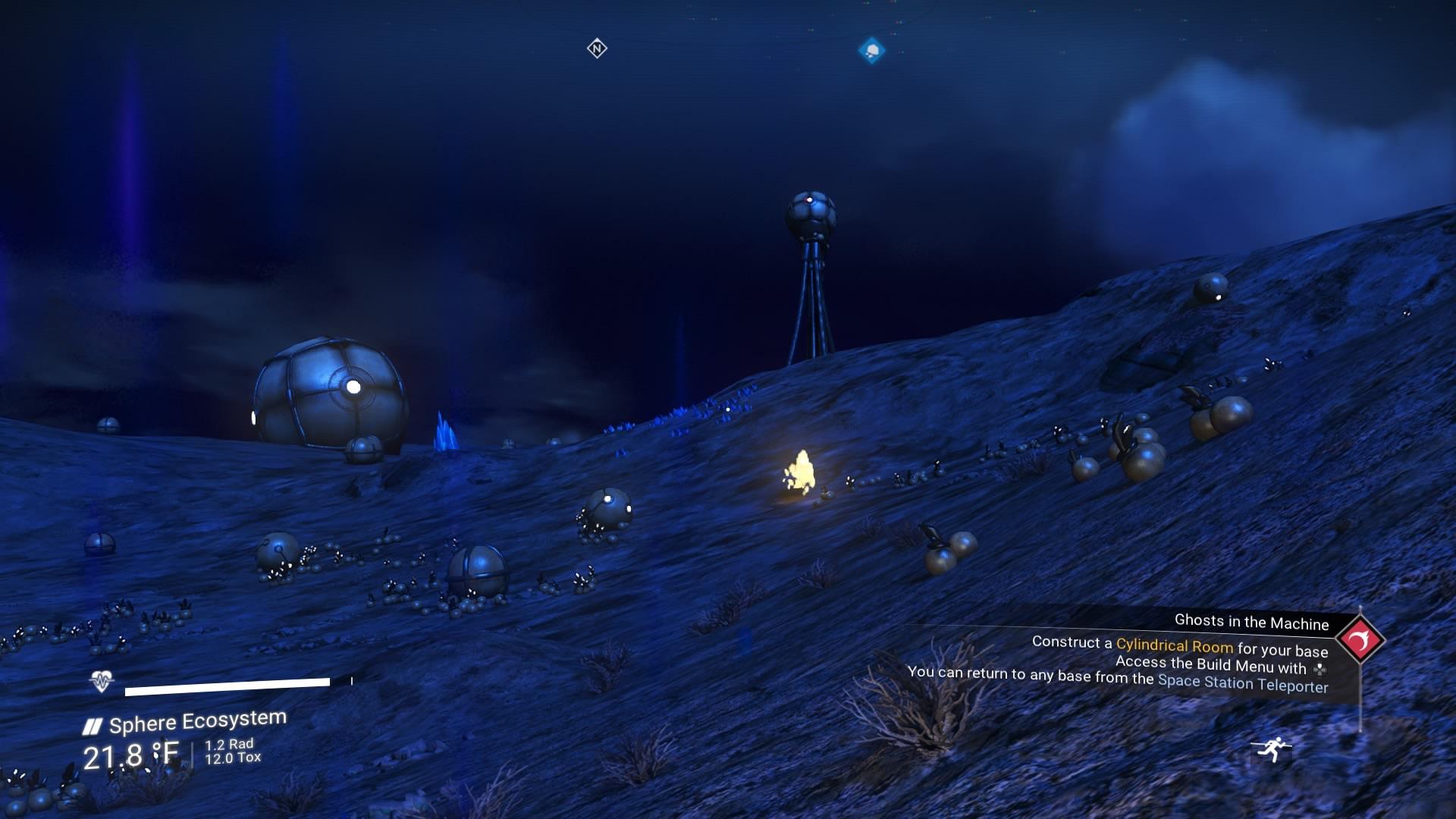Click the north marker on the compass
Viewport: 1456px width, 819px height.
[597, 49]
